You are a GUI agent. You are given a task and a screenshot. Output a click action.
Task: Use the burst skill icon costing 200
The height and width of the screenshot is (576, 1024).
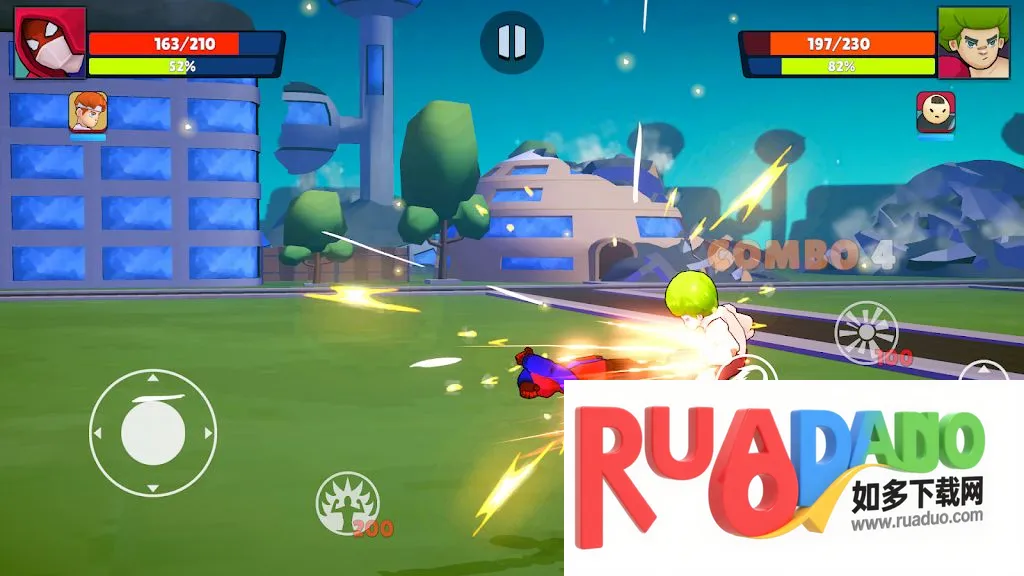866,332
